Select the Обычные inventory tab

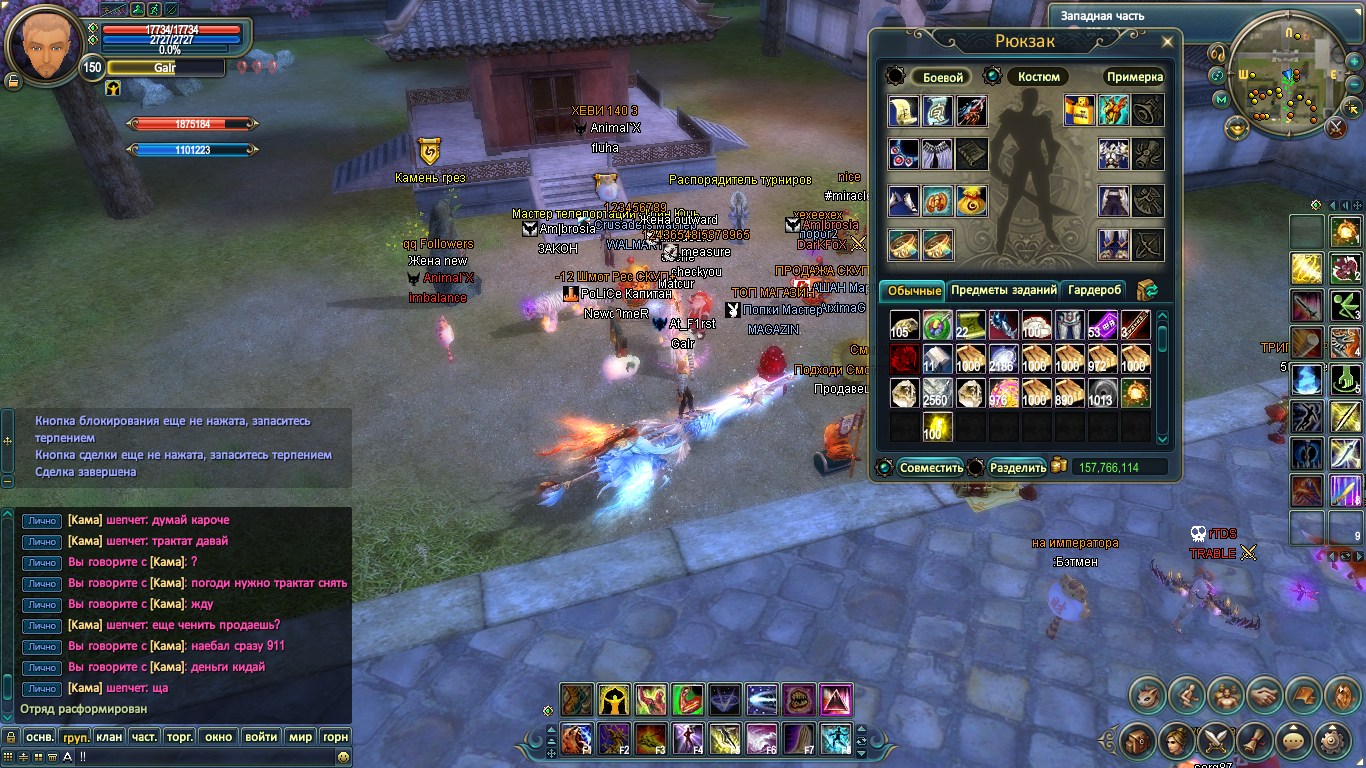pyautogui.click(x=914, y=291)
